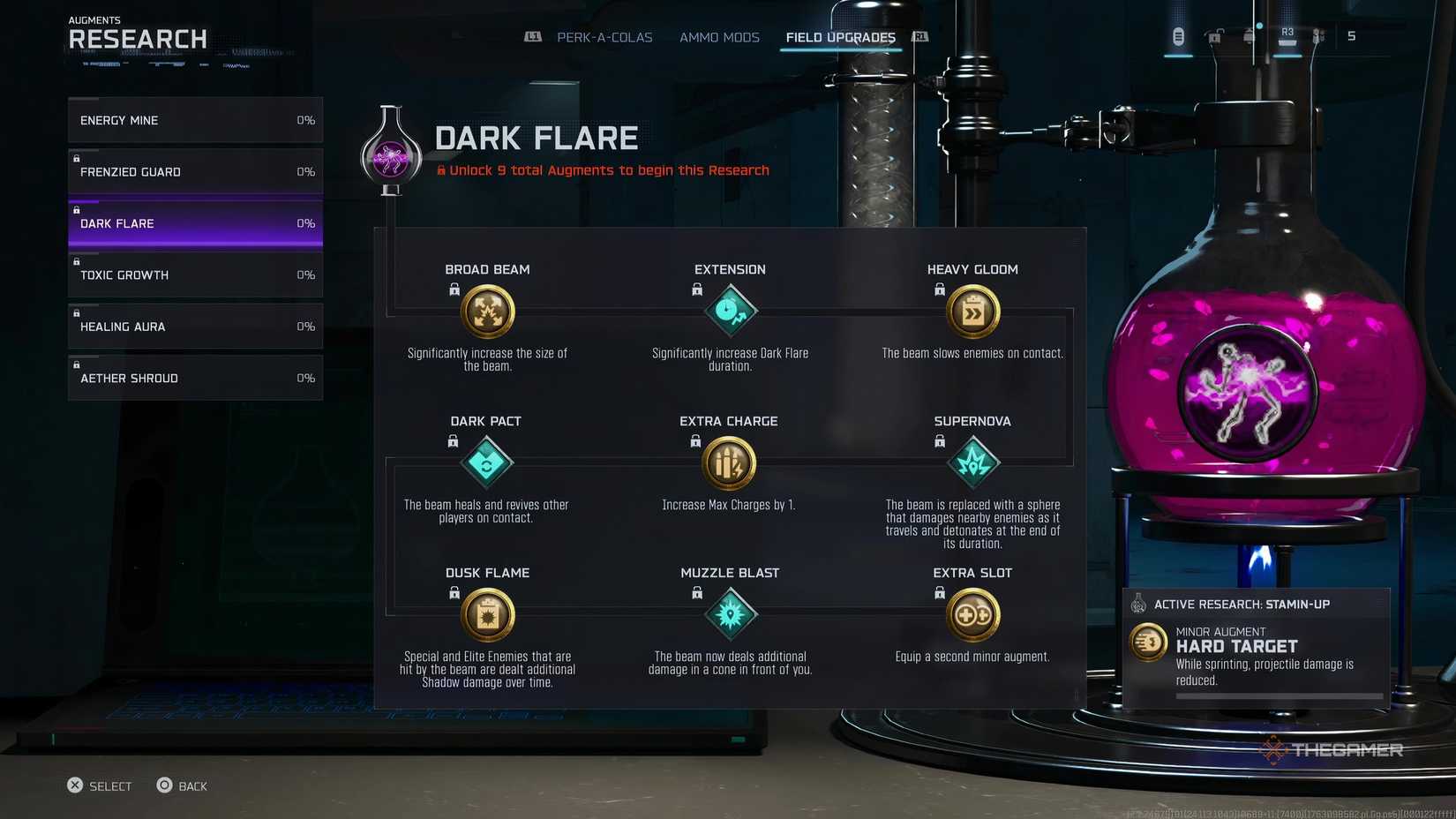The width and height of the screenshot is (1456, 819).
Task: Click the Dark Flare flask icon beside title
Action: pos(391,153)
